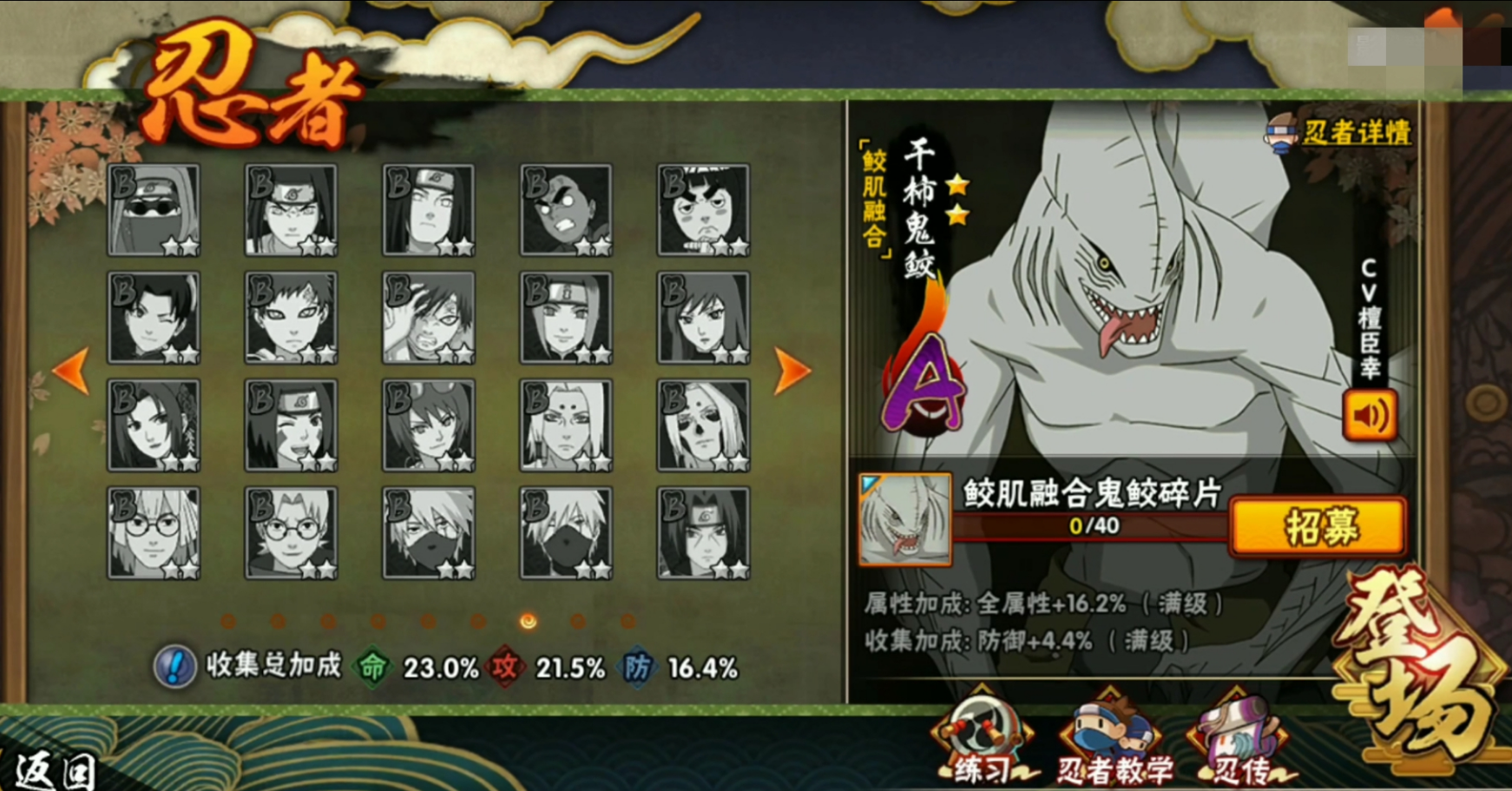Image resolution: width=1512 pixels, height=791 pixels.
Task: Choose the ninja clutching his head
Action: (x=429, y=318)
